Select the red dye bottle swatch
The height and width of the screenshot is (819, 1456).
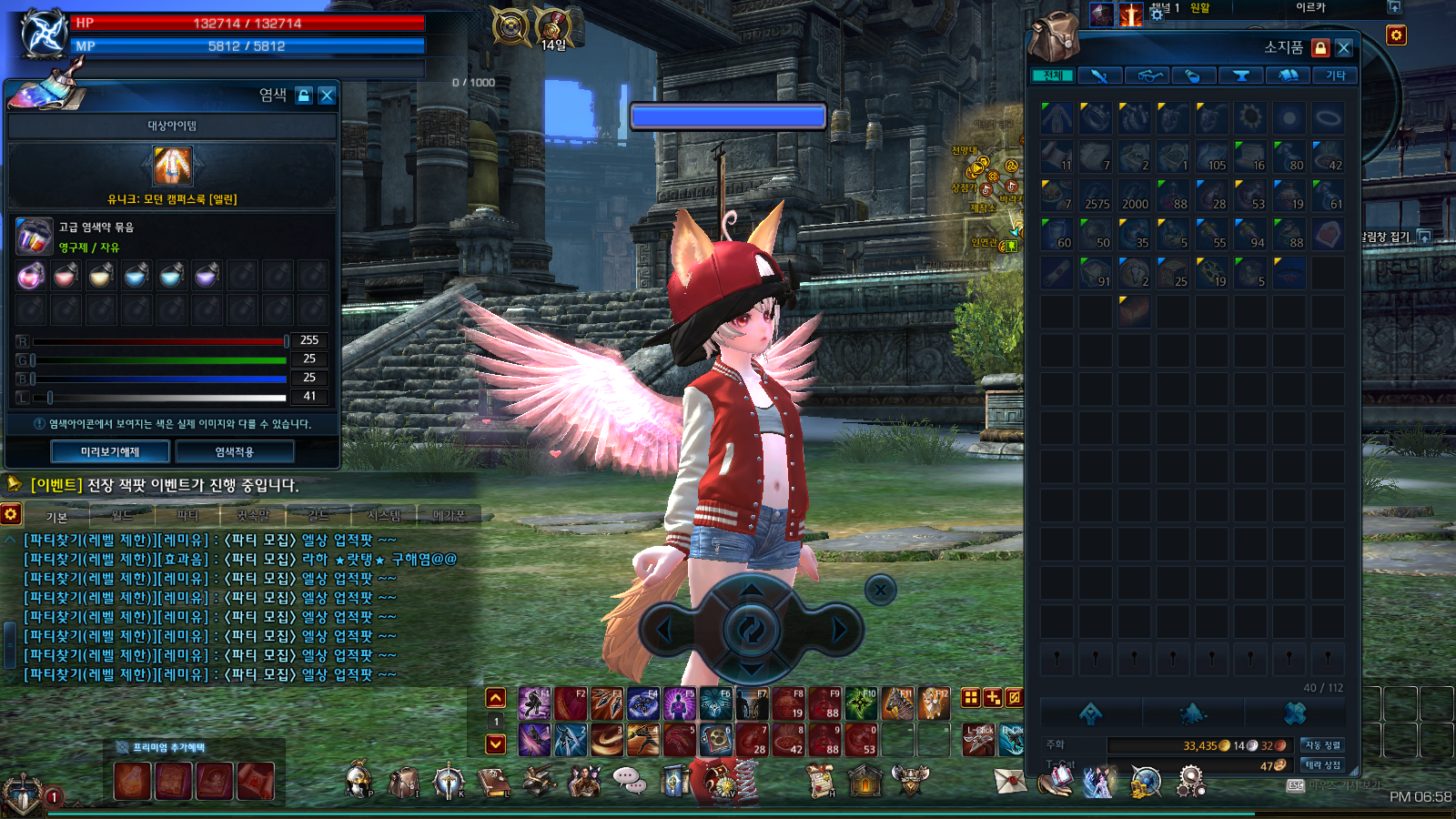coord(66,275)
